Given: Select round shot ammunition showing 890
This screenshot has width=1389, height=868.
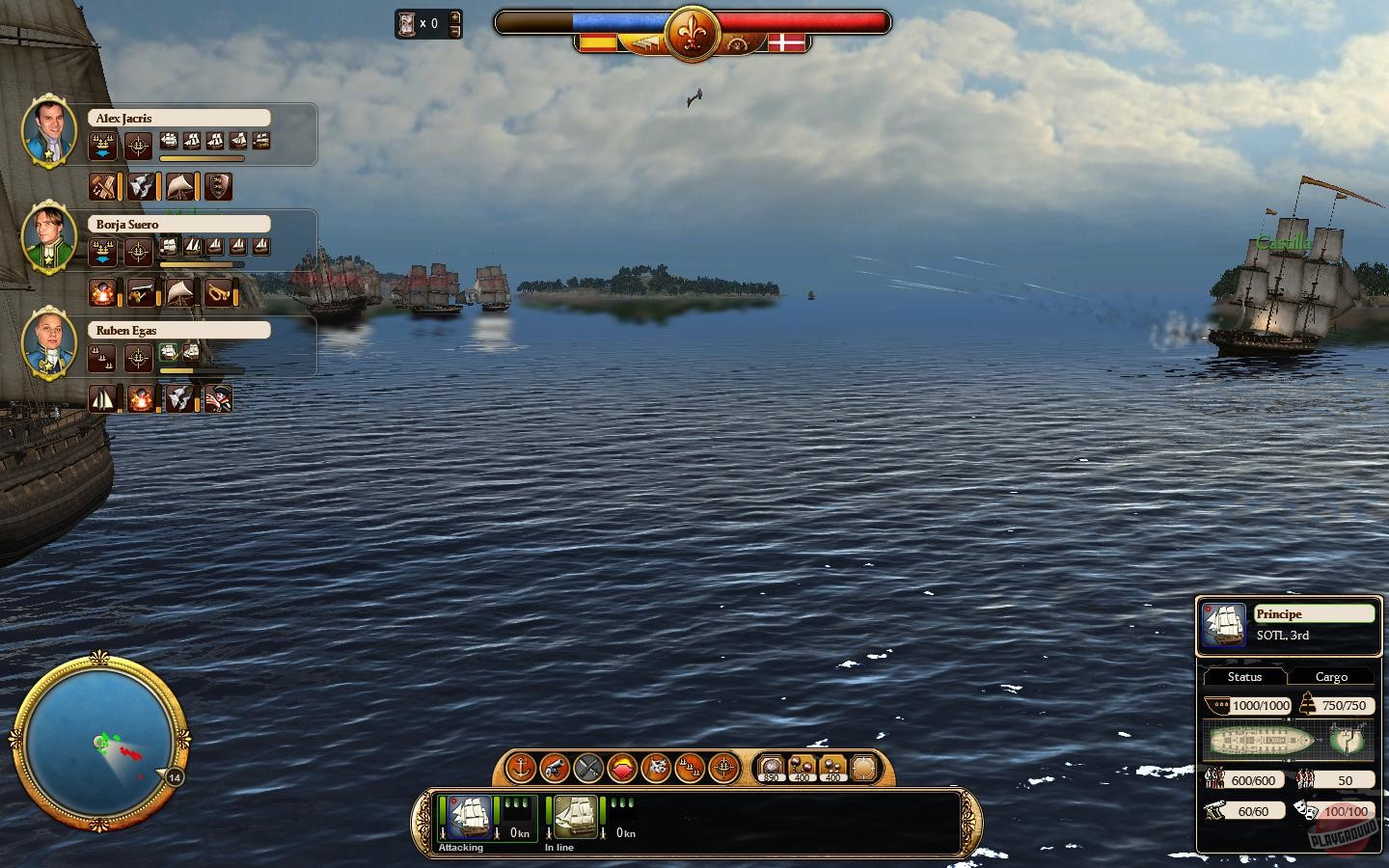Looking at the screenshot, I should click(x=772, y=768).
